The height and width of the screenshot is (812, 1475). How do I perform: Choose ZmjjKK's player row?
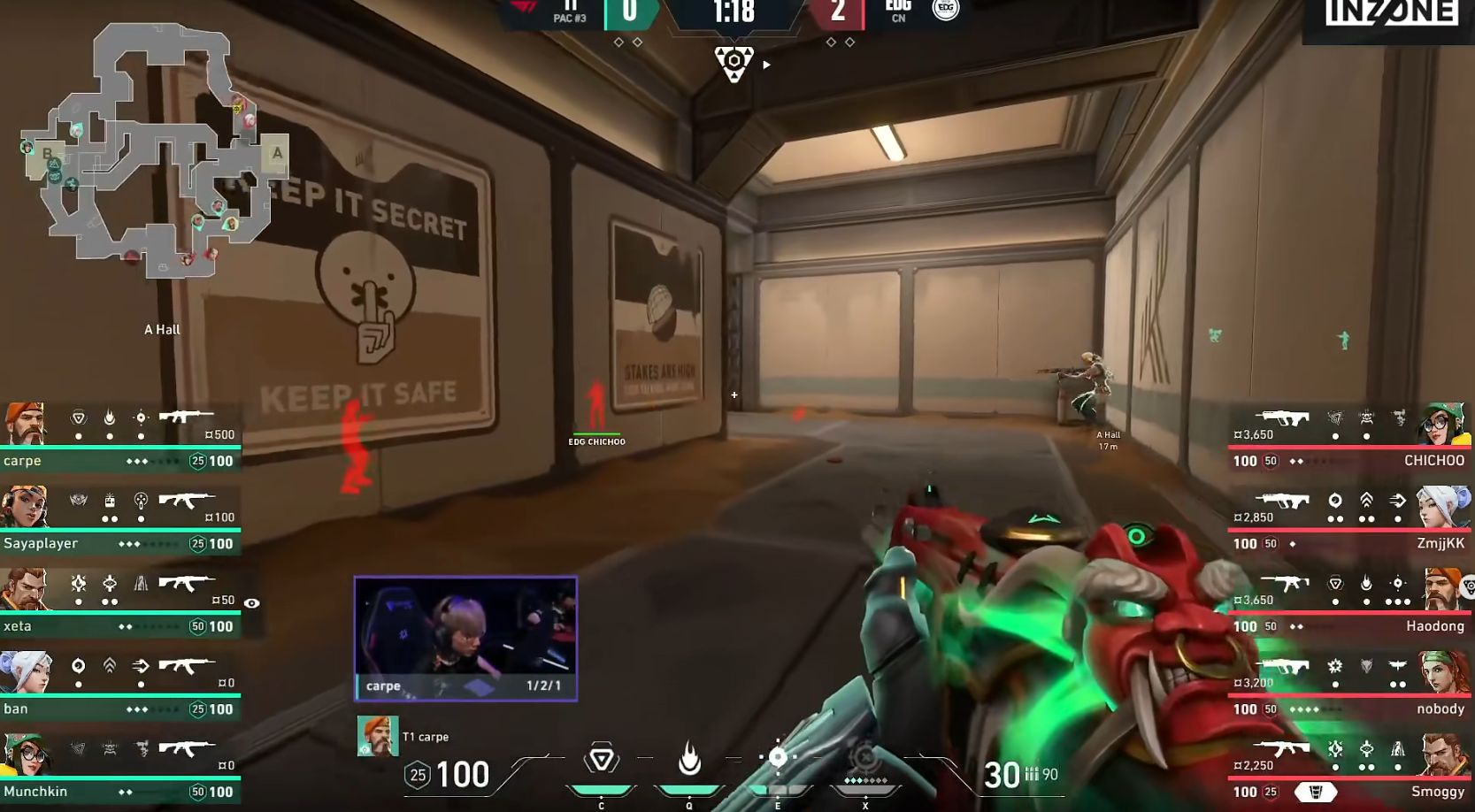(1349, 519)
